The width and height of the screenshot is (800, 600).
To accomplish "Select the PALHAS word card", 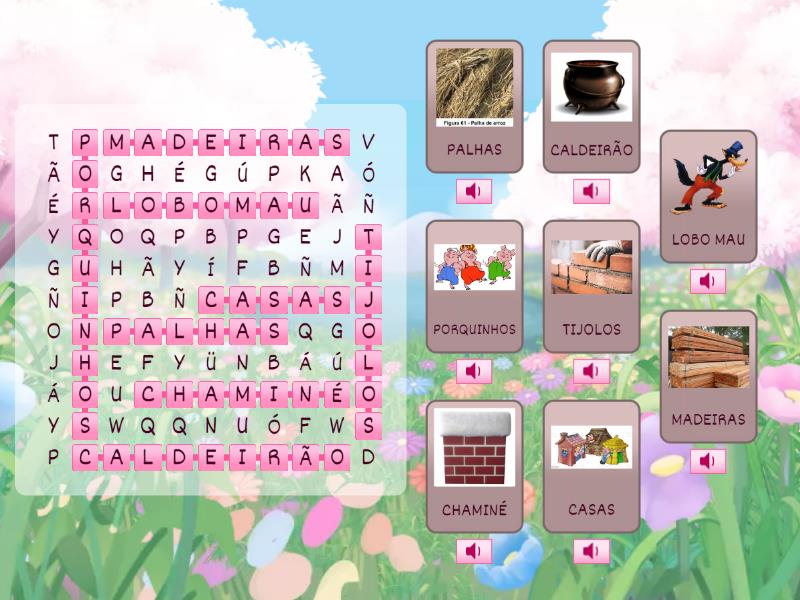I will pyautogui.click(x=474, y=106).
